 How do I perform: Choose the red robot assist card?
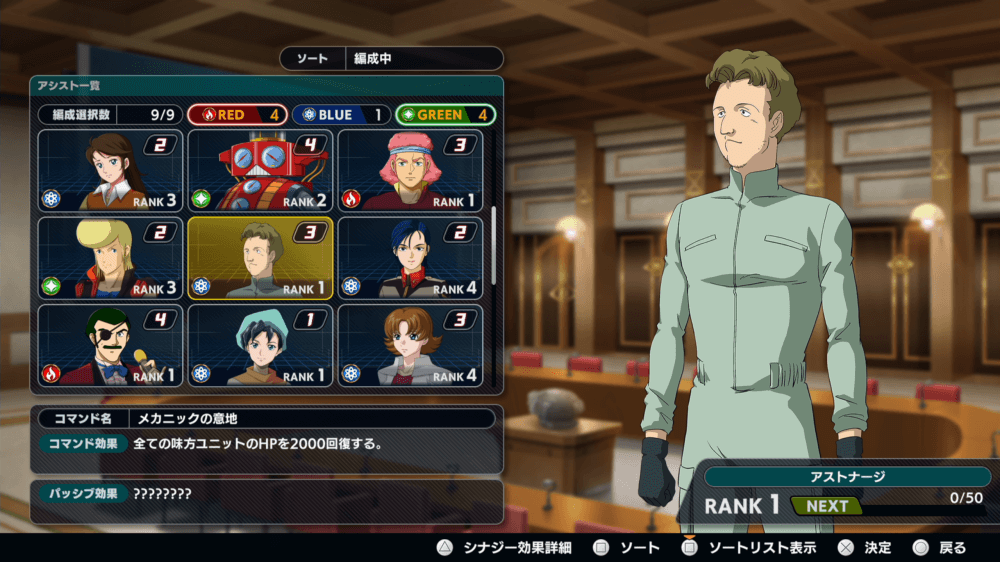(261, 170)
